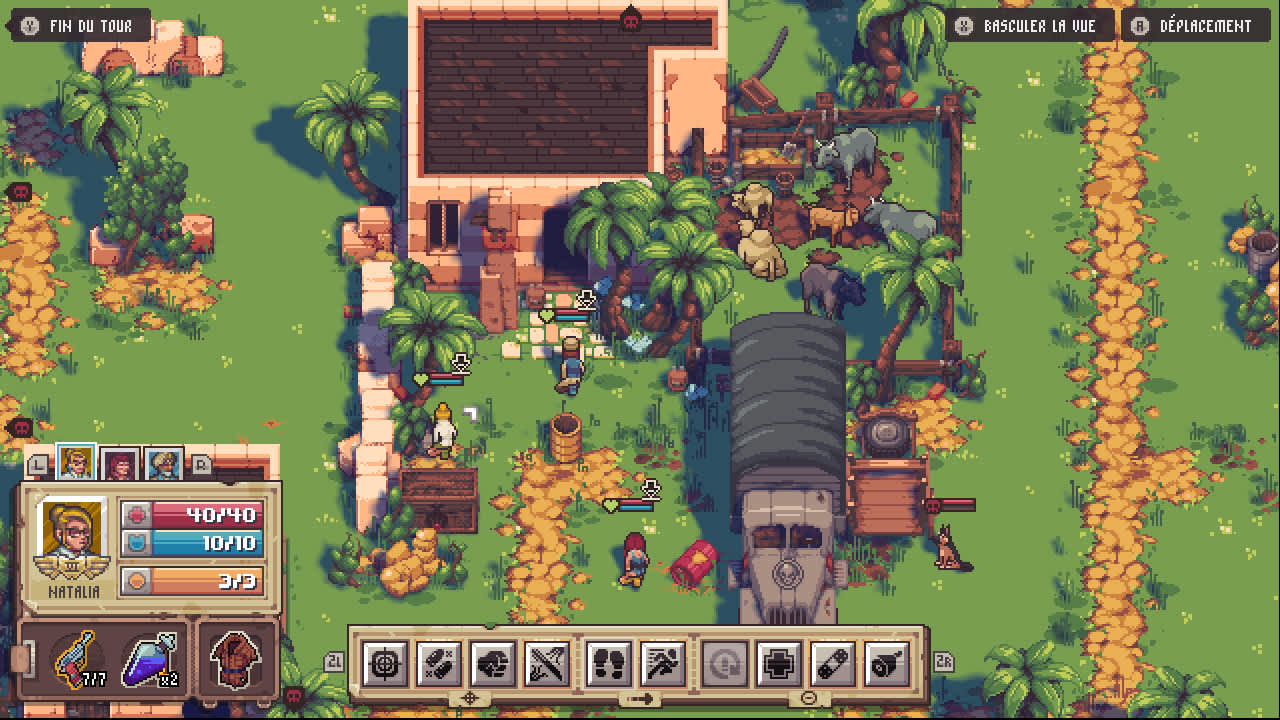1280x720 pixels.
Task: Open the brown coat armor slot
Action: tap(236, 660)
